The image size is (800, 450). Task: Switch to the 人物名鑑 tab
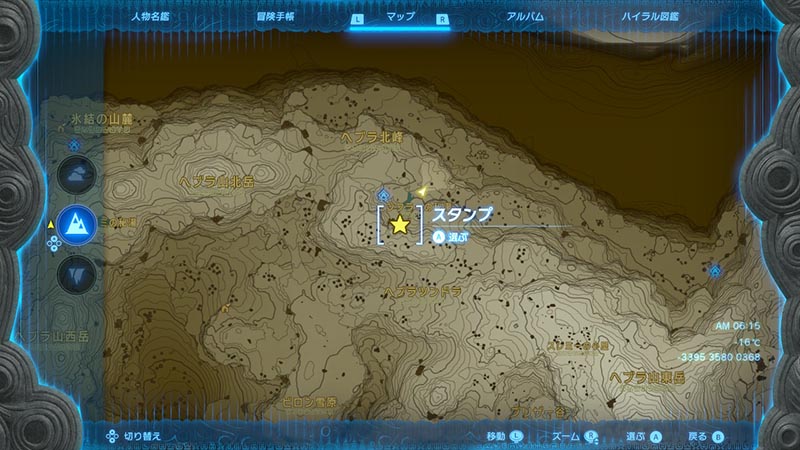point(152,17)
